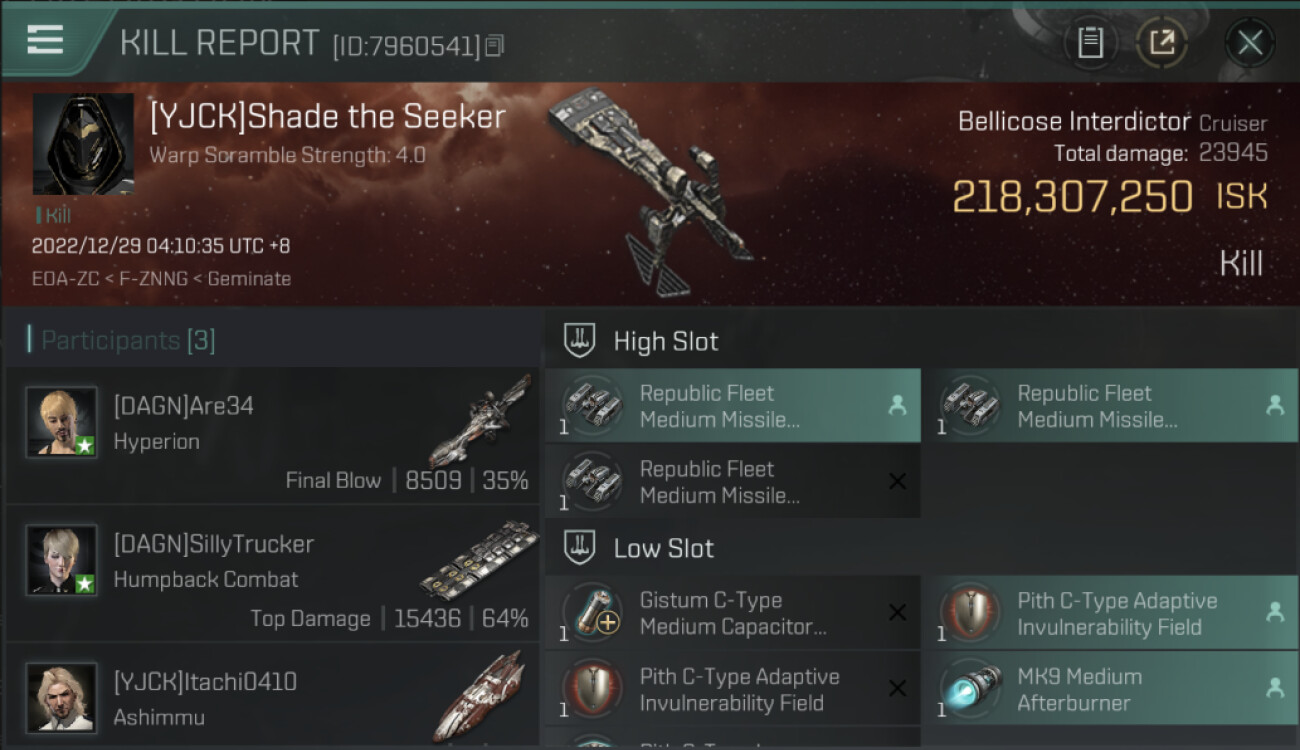Copy the kill report ID
The height and width of the screenshot is (750, 1300).
pyautogui.click(x=495, y=45)
